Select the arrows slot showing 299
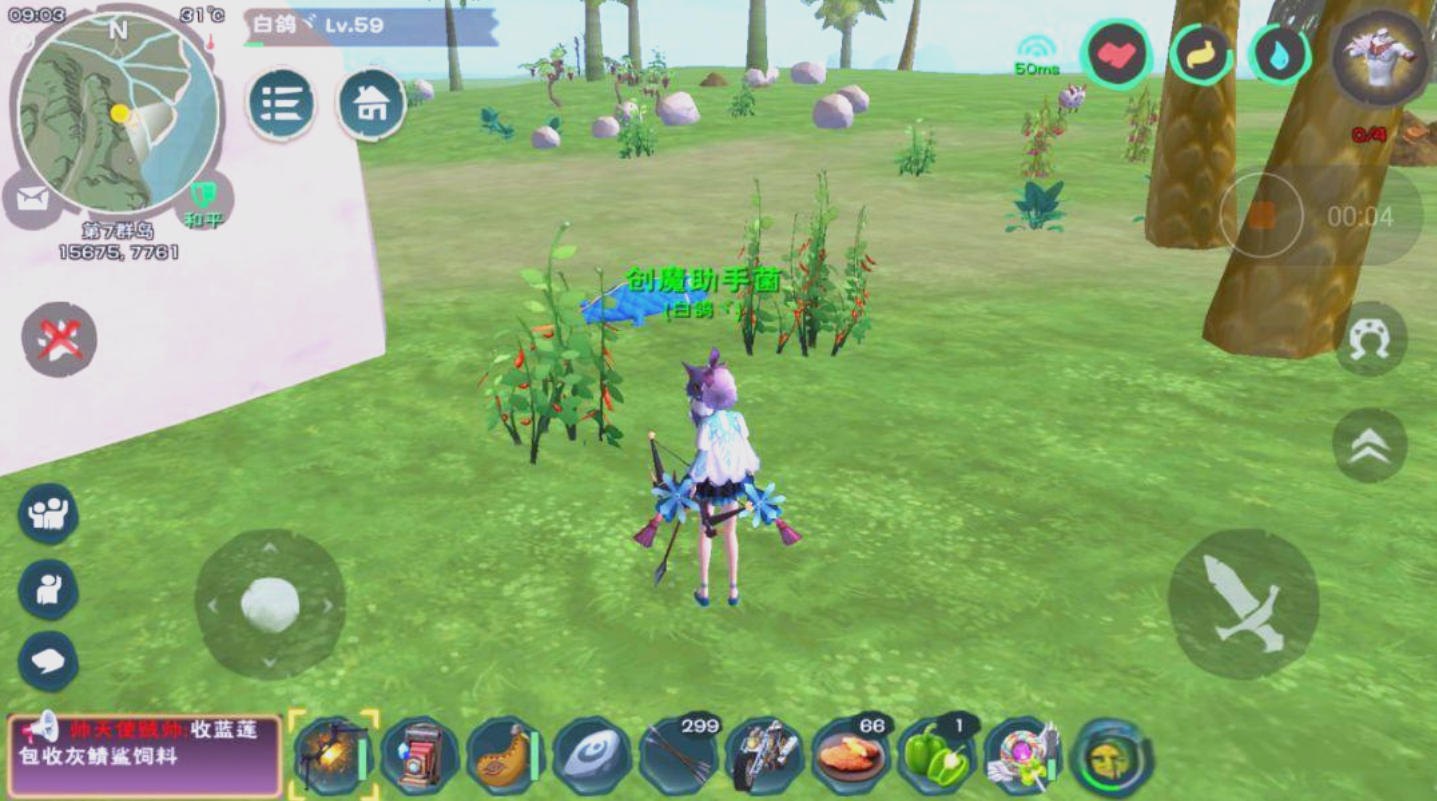Image resolution: width=1437 pixels, height=801 pixels. [x=679, y=757]
